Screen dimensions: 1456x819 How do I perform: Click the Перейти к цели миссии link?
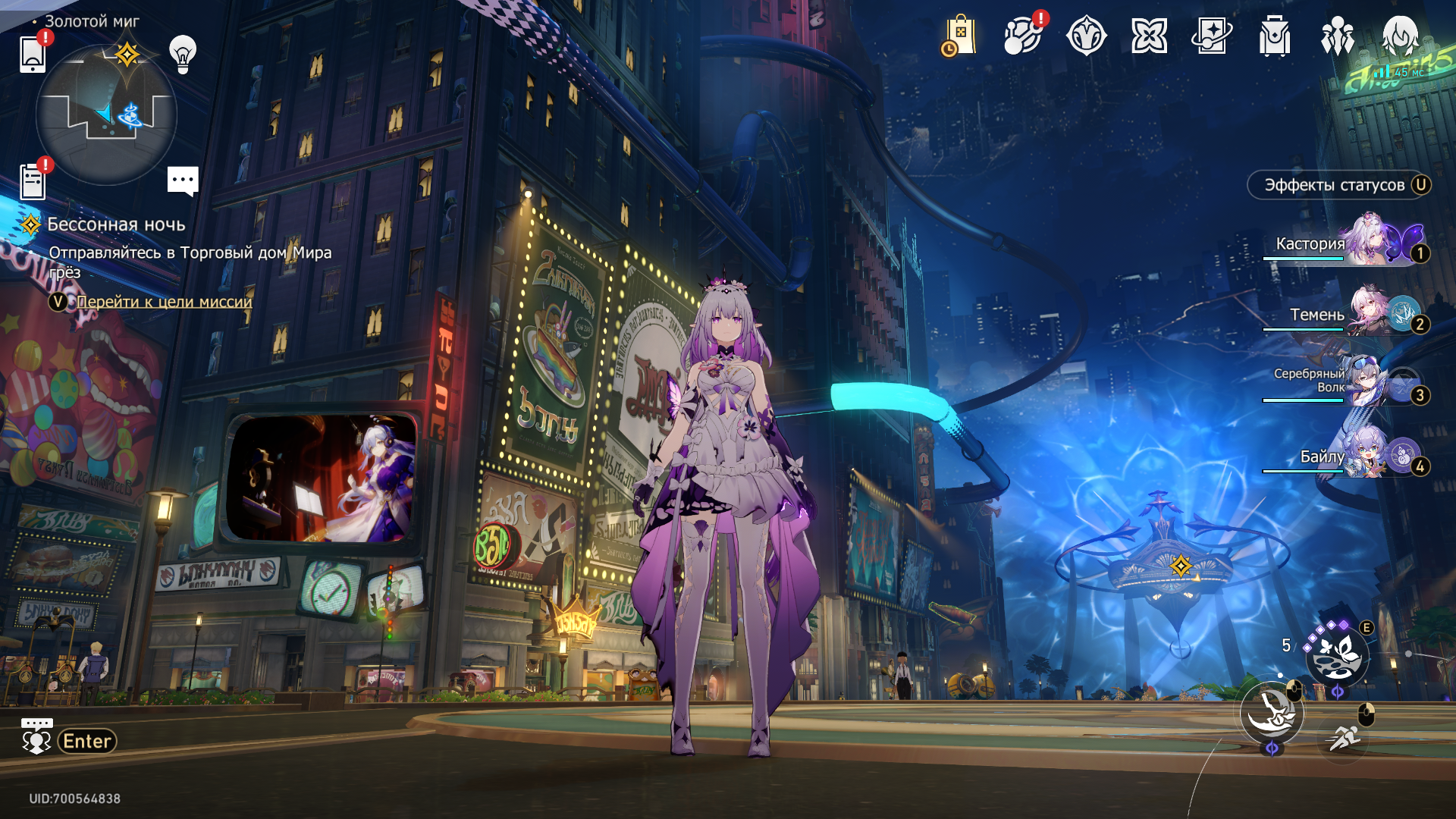tap(164, 302)
